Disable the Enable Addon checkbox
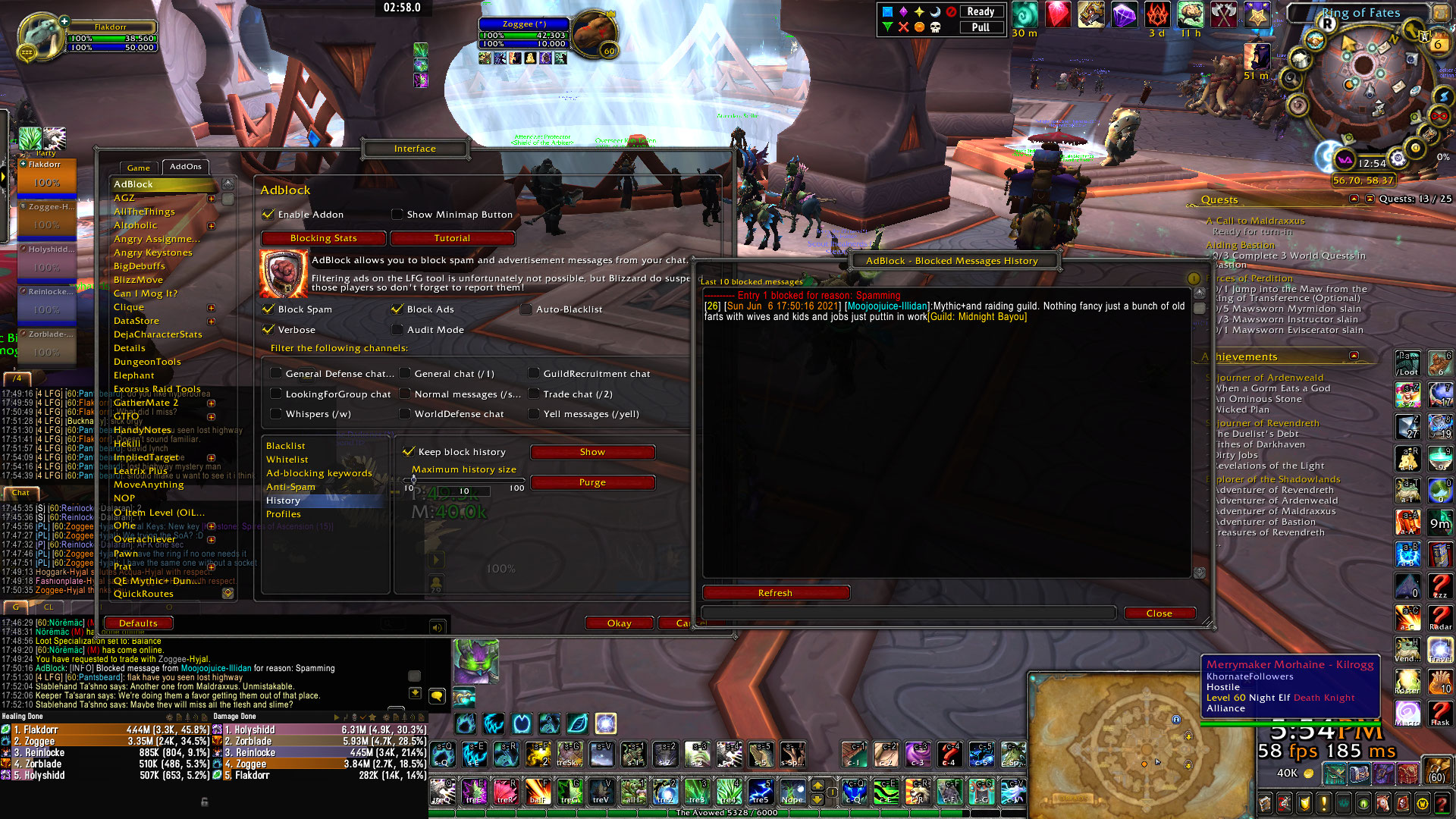Screen dimensions: 1456x819 (268, 215)
